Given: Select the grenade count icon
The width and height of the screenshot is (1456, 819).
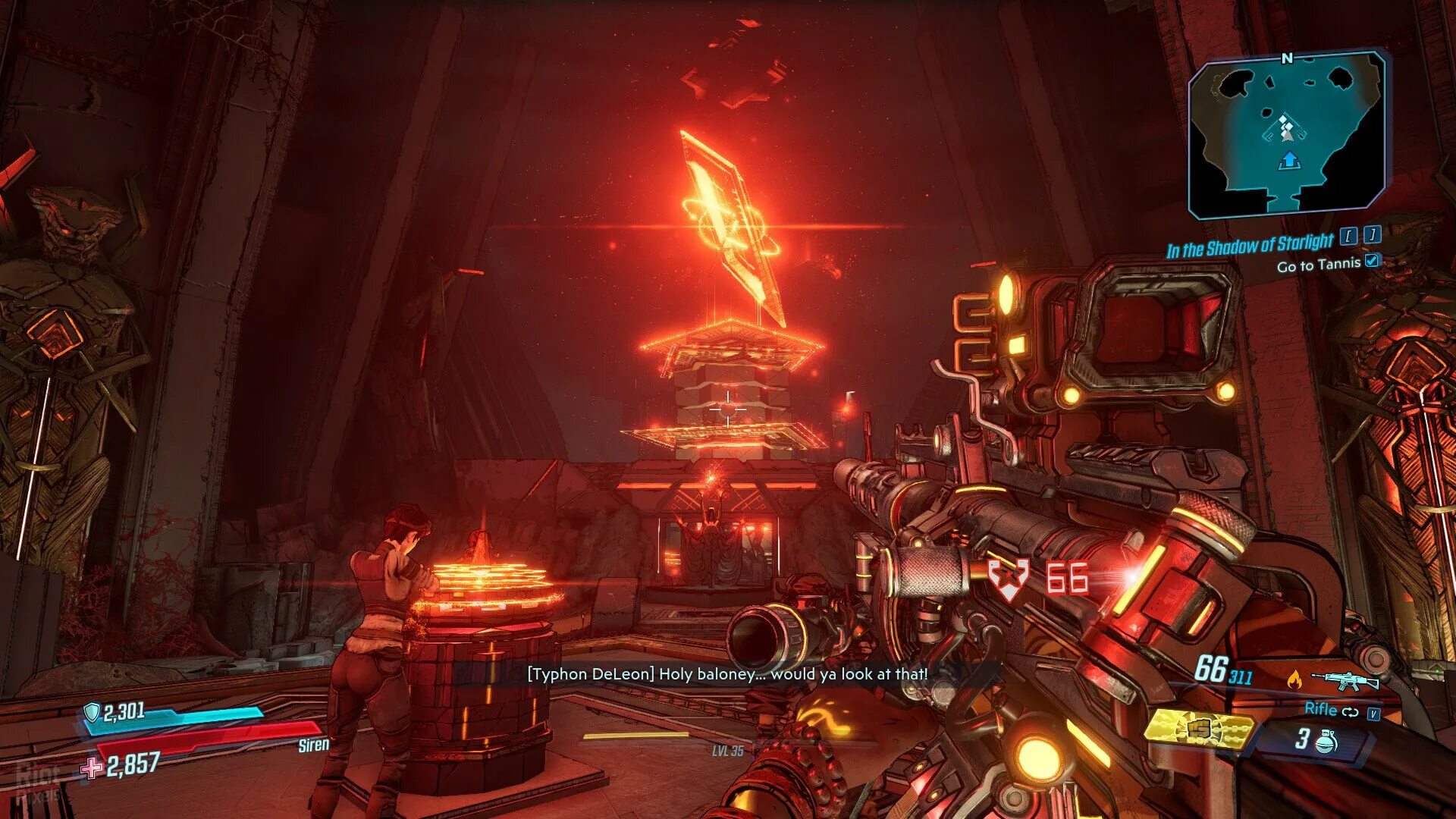Looking at the screenshot, I should click(x=1326, y=741).
